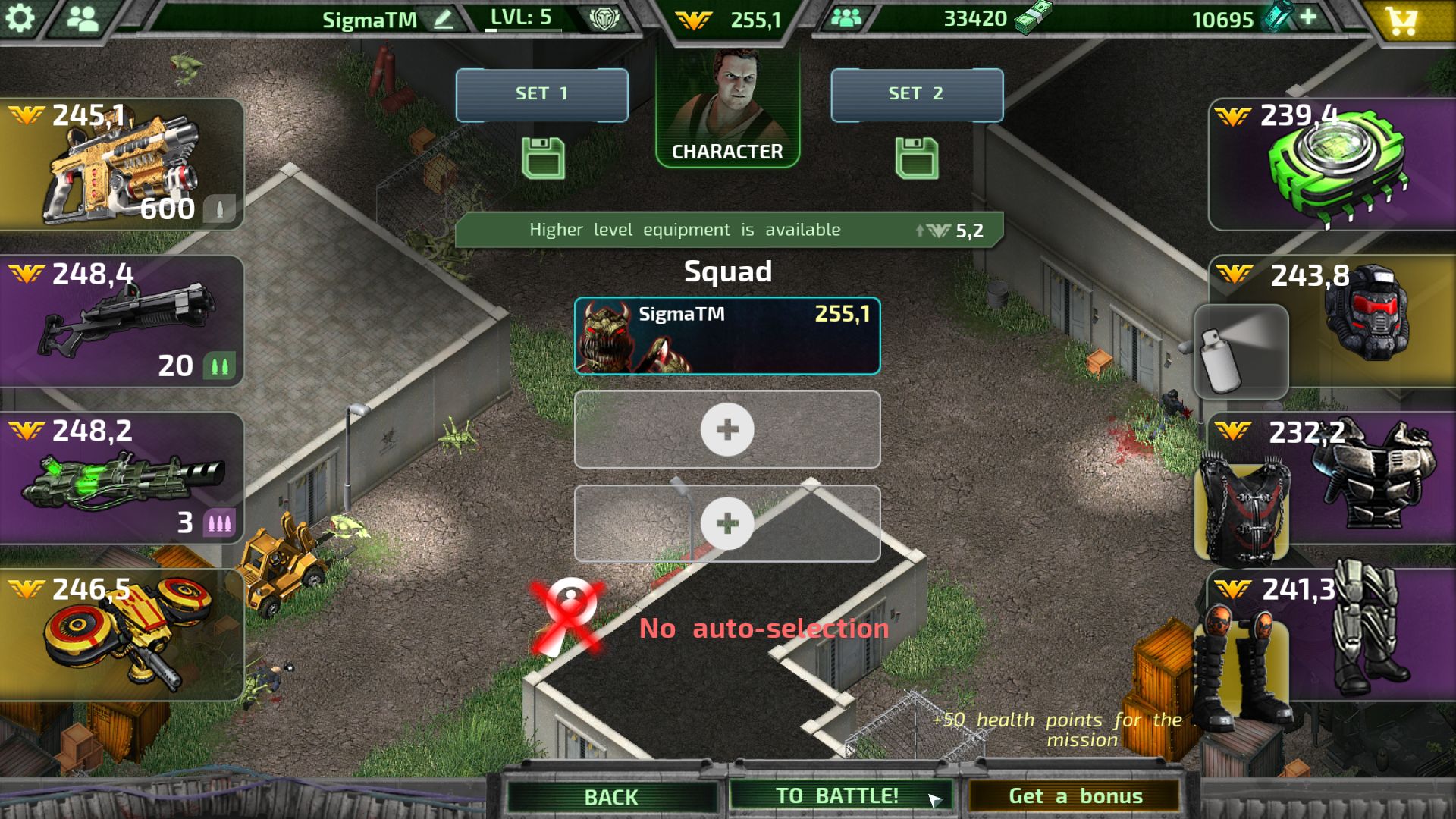Viewport: 1456px width, 819px height.
Task: Open the green implant chip slot
Action: click(x=1332, y=165)
